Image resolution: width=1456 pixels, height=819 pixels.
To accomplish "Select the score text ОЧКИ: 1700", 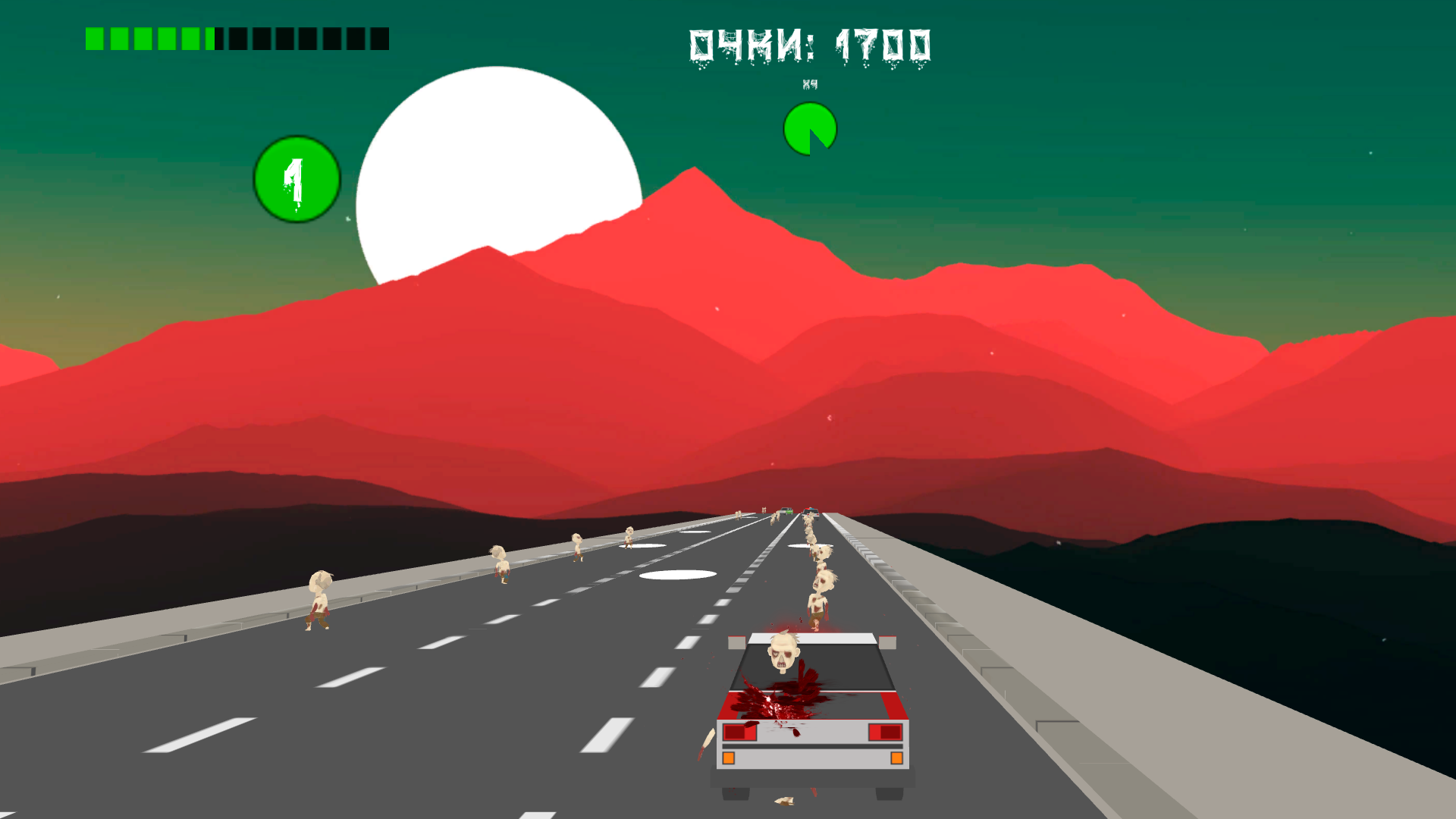I will 808,43.
